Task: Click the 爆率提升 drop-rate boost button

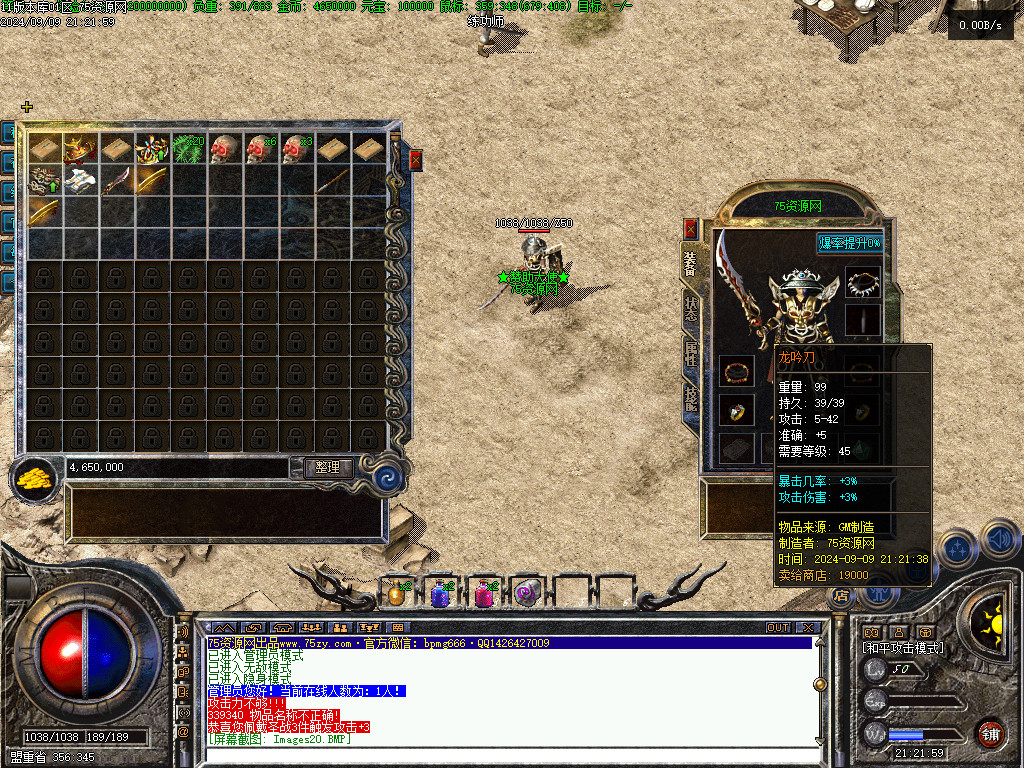Action: point(850,243)
